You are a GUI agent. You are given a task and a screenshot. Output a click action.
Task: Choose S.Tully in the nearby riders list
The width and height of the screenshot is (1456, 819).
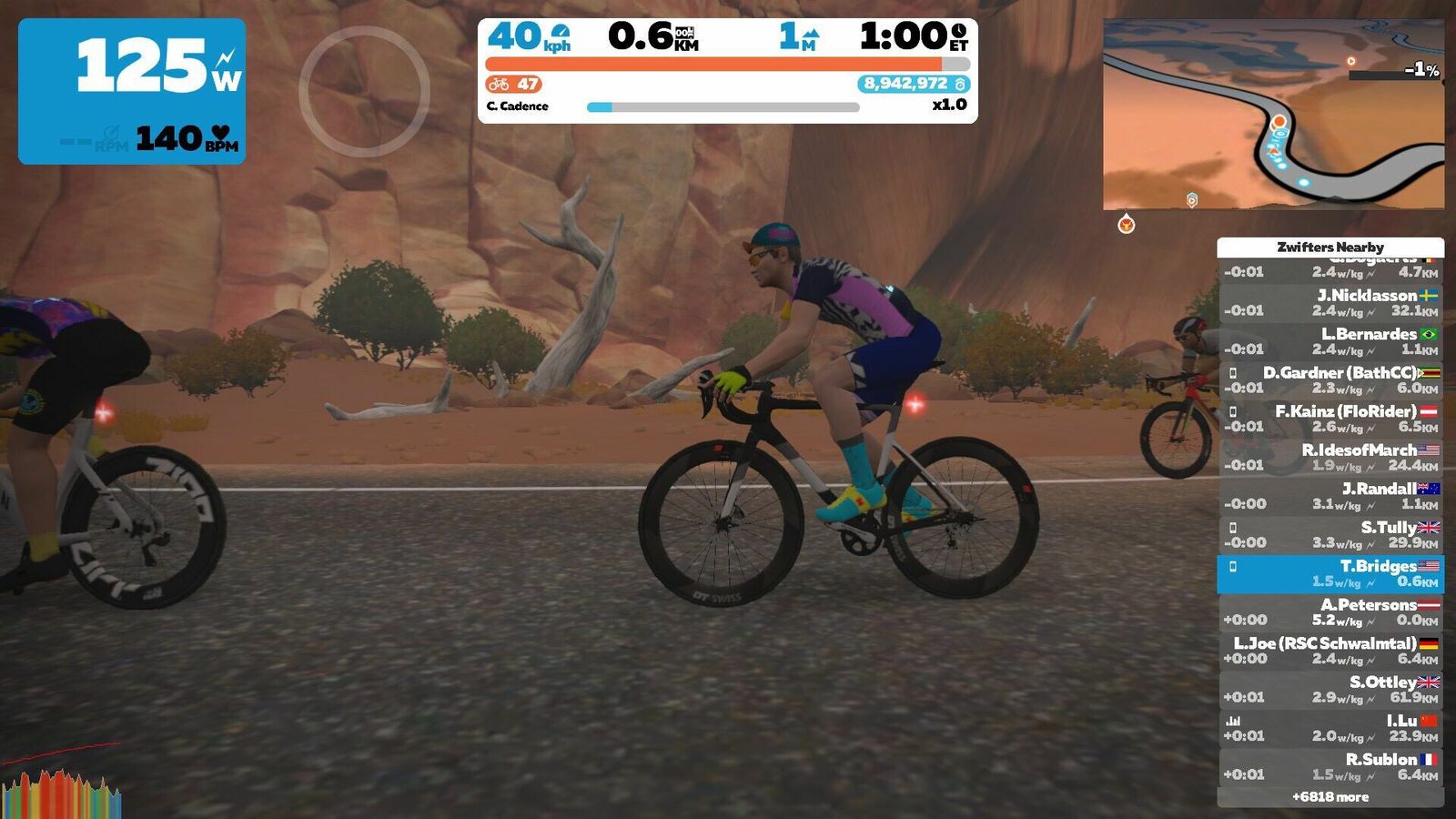pos(1330,535)
